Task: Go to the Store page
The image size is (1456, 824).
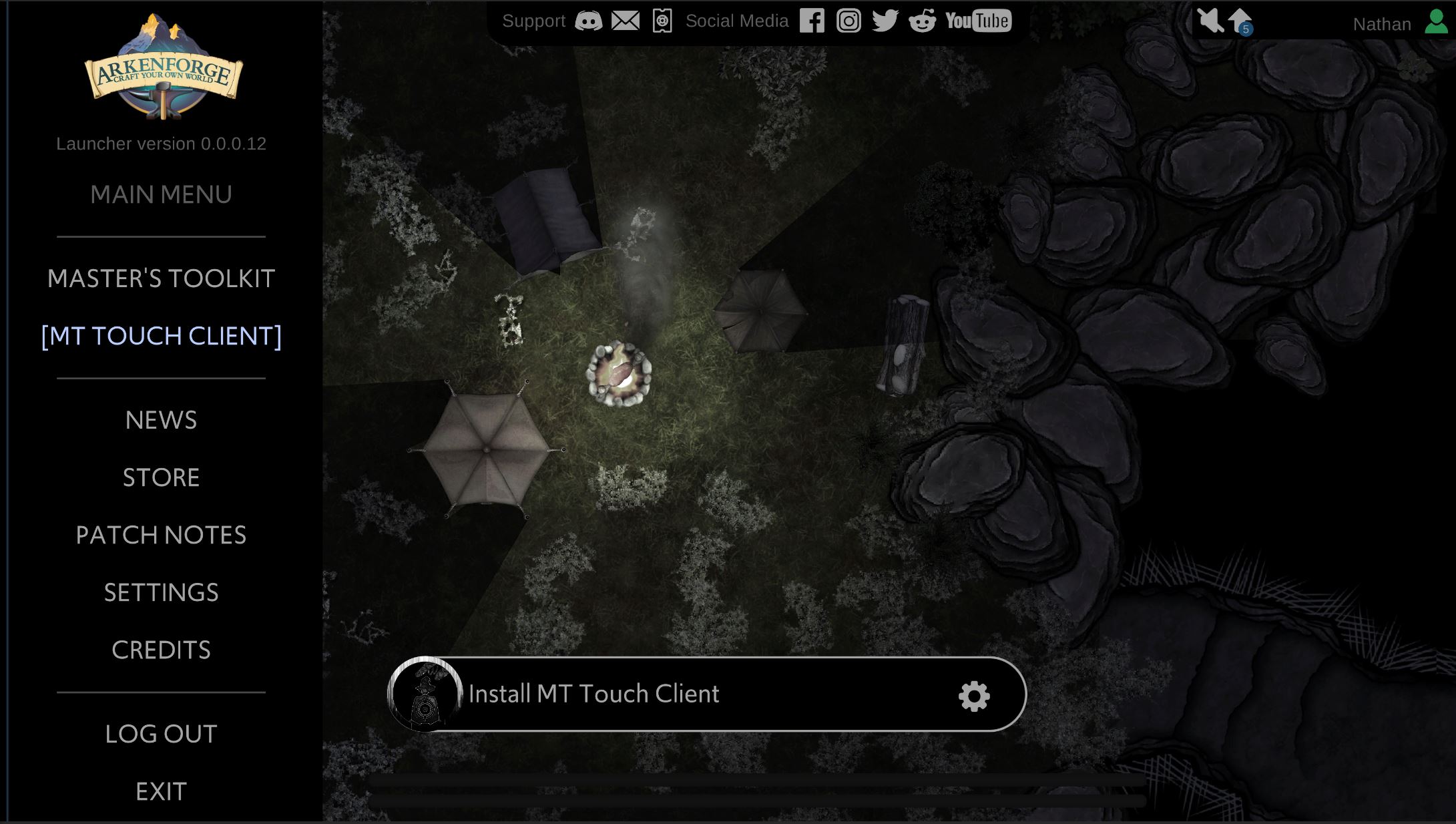Action: [x=161, y=477]
